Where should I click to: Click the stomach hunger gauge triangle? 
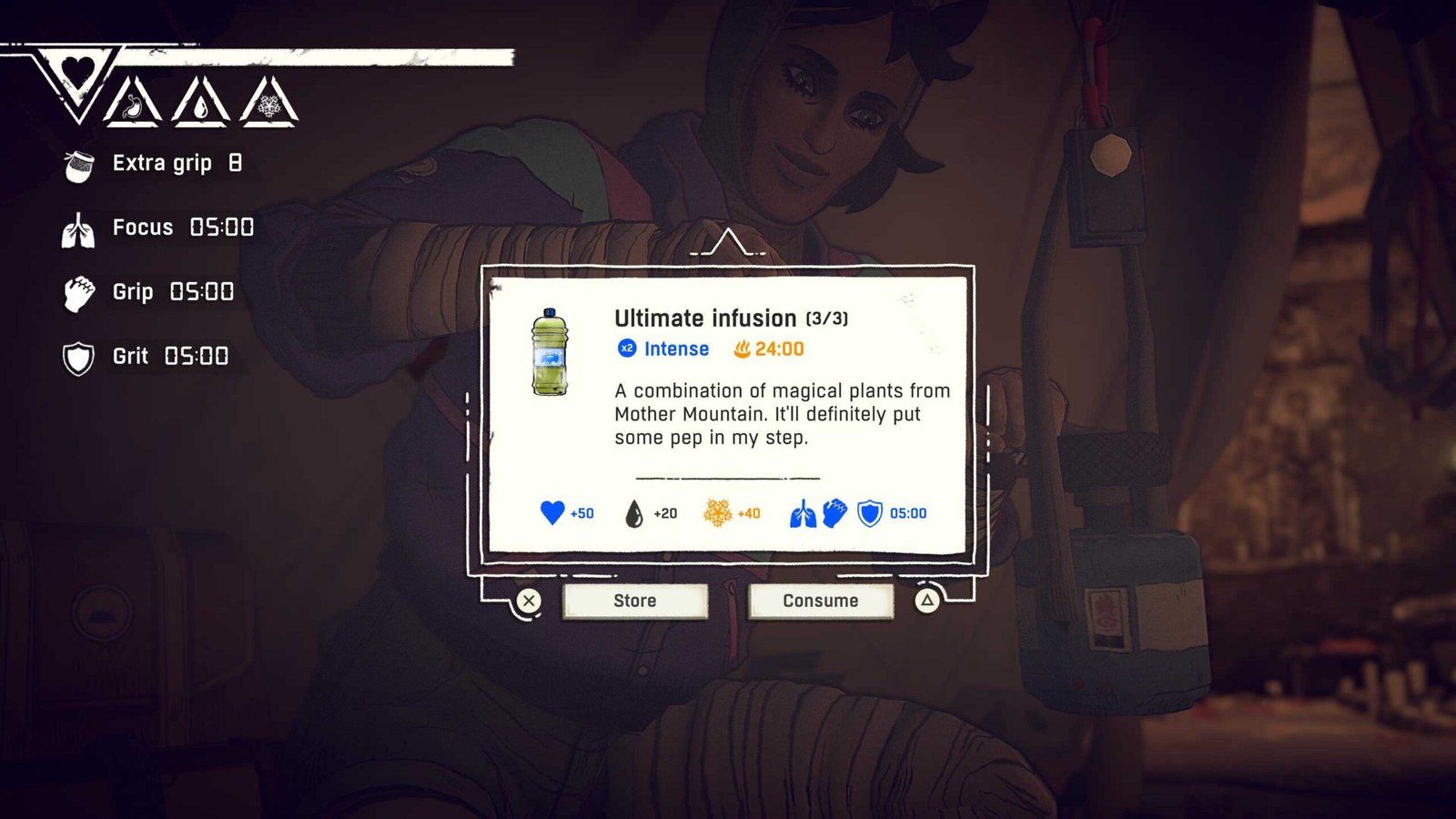(x=134, y=105)
